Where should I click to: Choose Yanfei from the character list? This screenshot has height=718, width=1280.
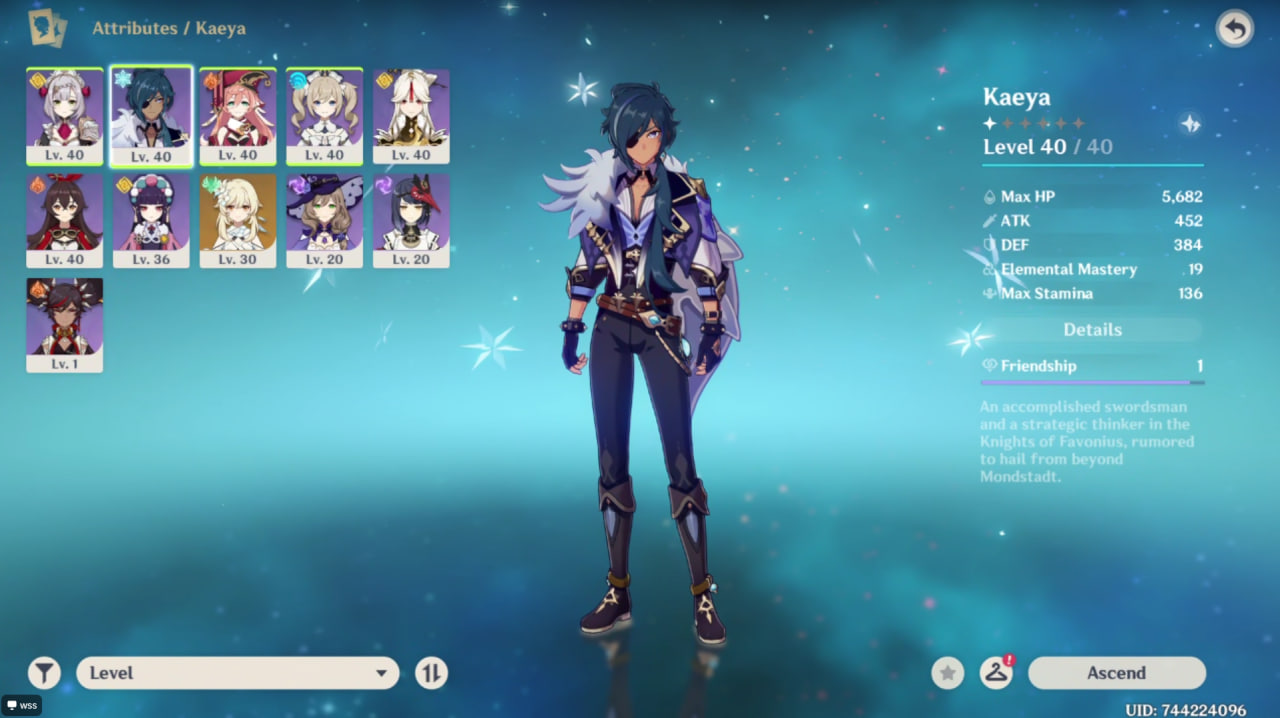tap(238, 115)
